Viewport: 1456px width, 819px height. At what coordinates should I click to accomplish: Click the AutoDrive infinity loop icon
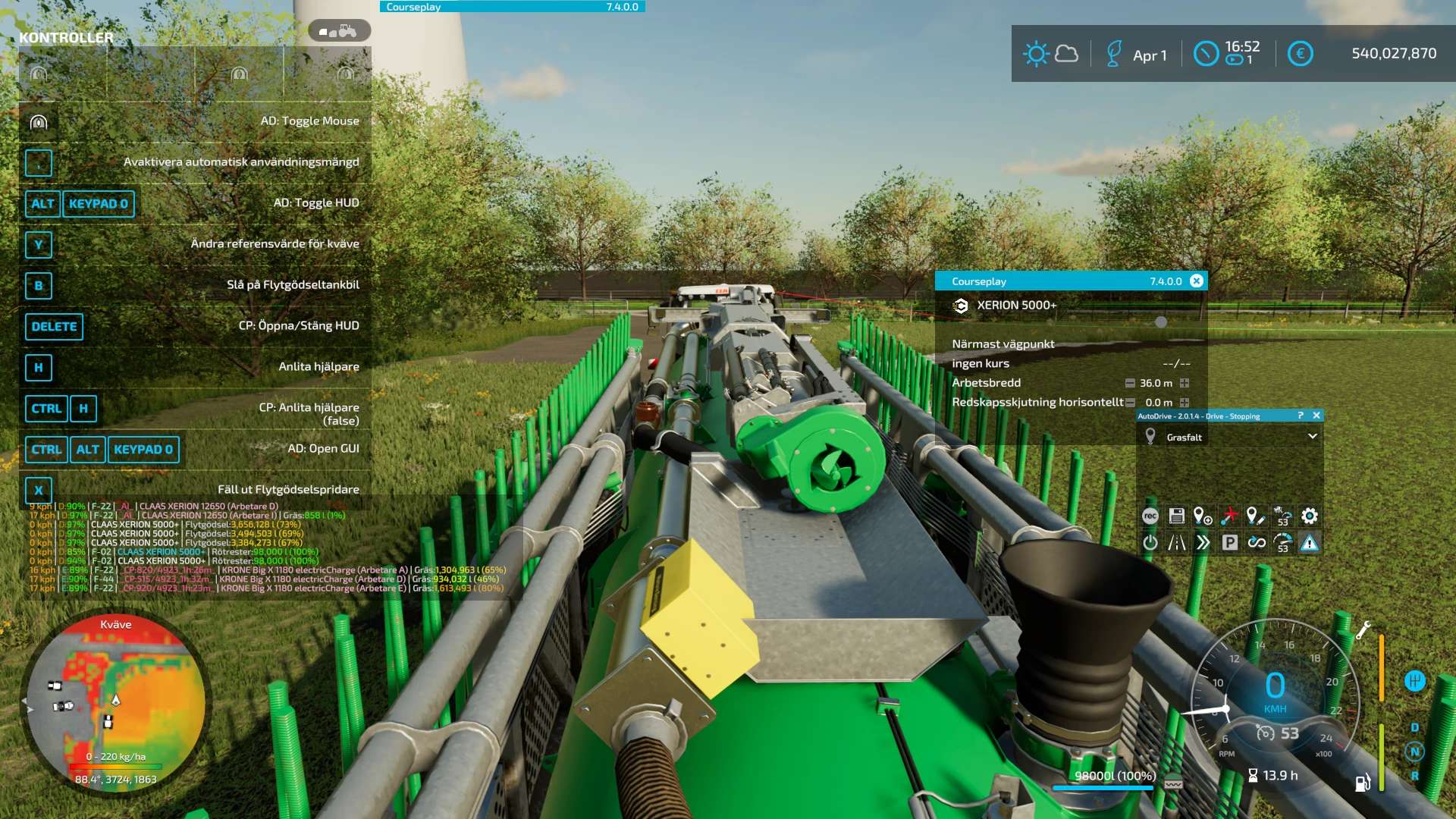point(1257,543)
